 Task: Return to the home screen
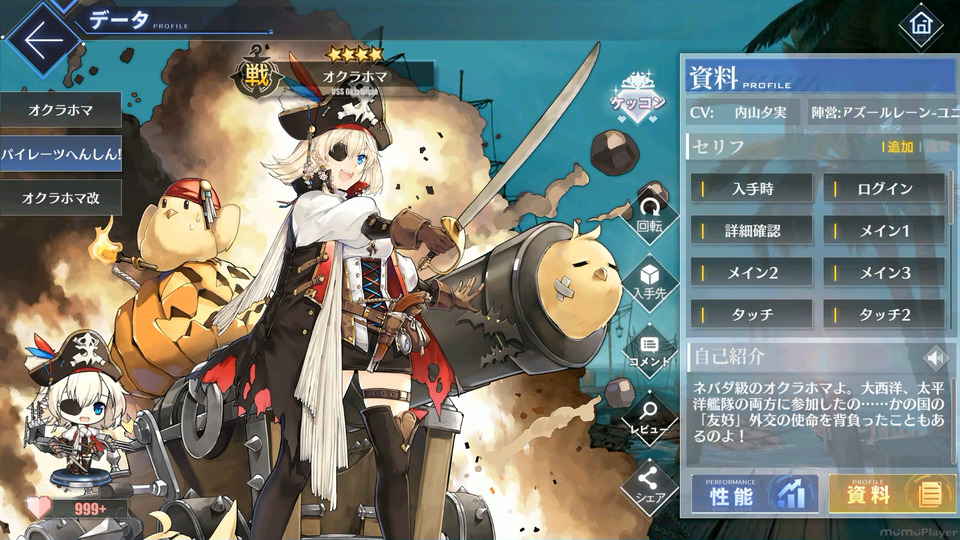pos(920,26)
